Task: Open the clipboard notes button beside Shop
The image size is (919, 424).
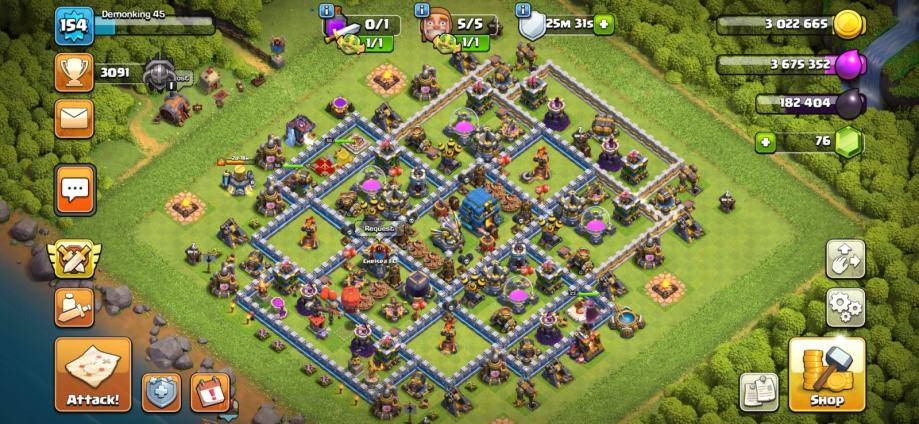Action: (760, 391)
